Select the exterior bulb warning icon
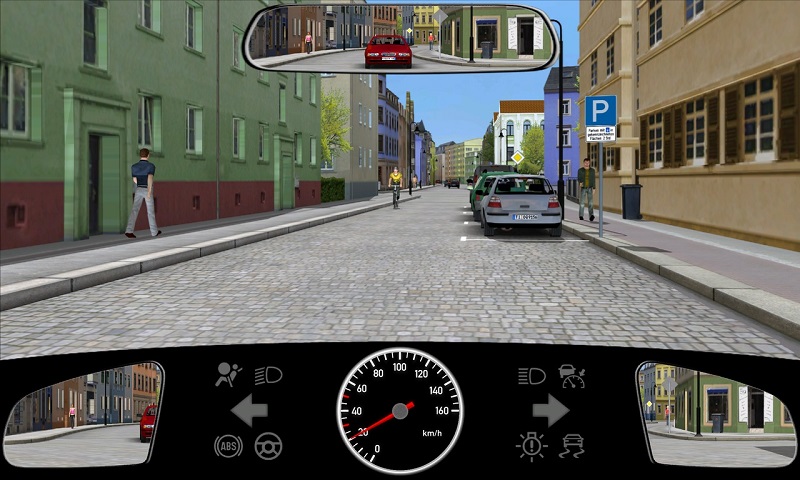 point(531,445)
